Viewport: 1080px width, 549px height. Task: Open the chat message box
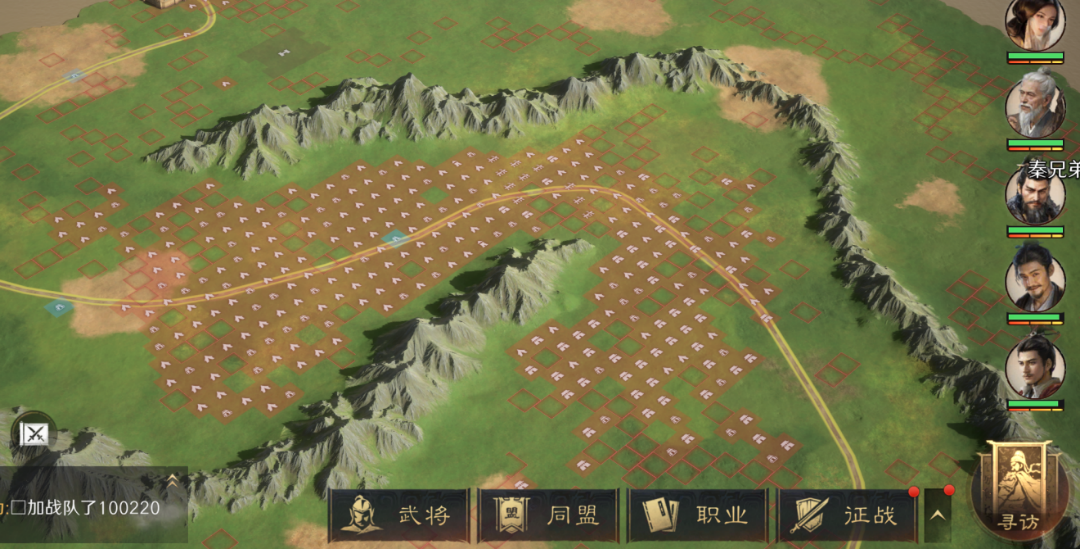[x=85, y=507]
